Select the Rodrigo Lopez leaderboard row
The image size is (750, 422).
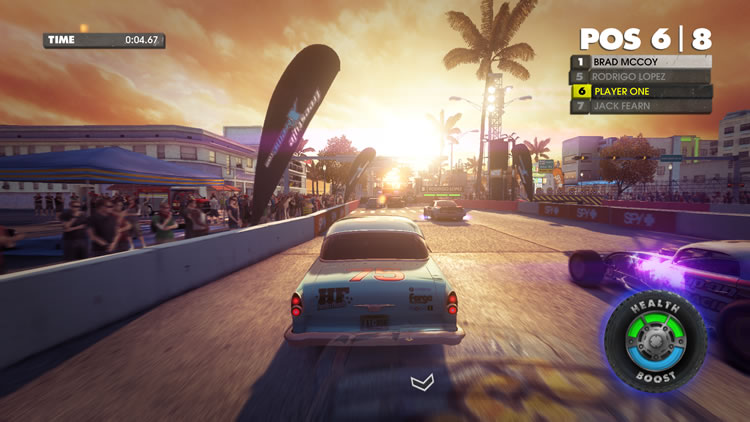click(x=641, y=76)
